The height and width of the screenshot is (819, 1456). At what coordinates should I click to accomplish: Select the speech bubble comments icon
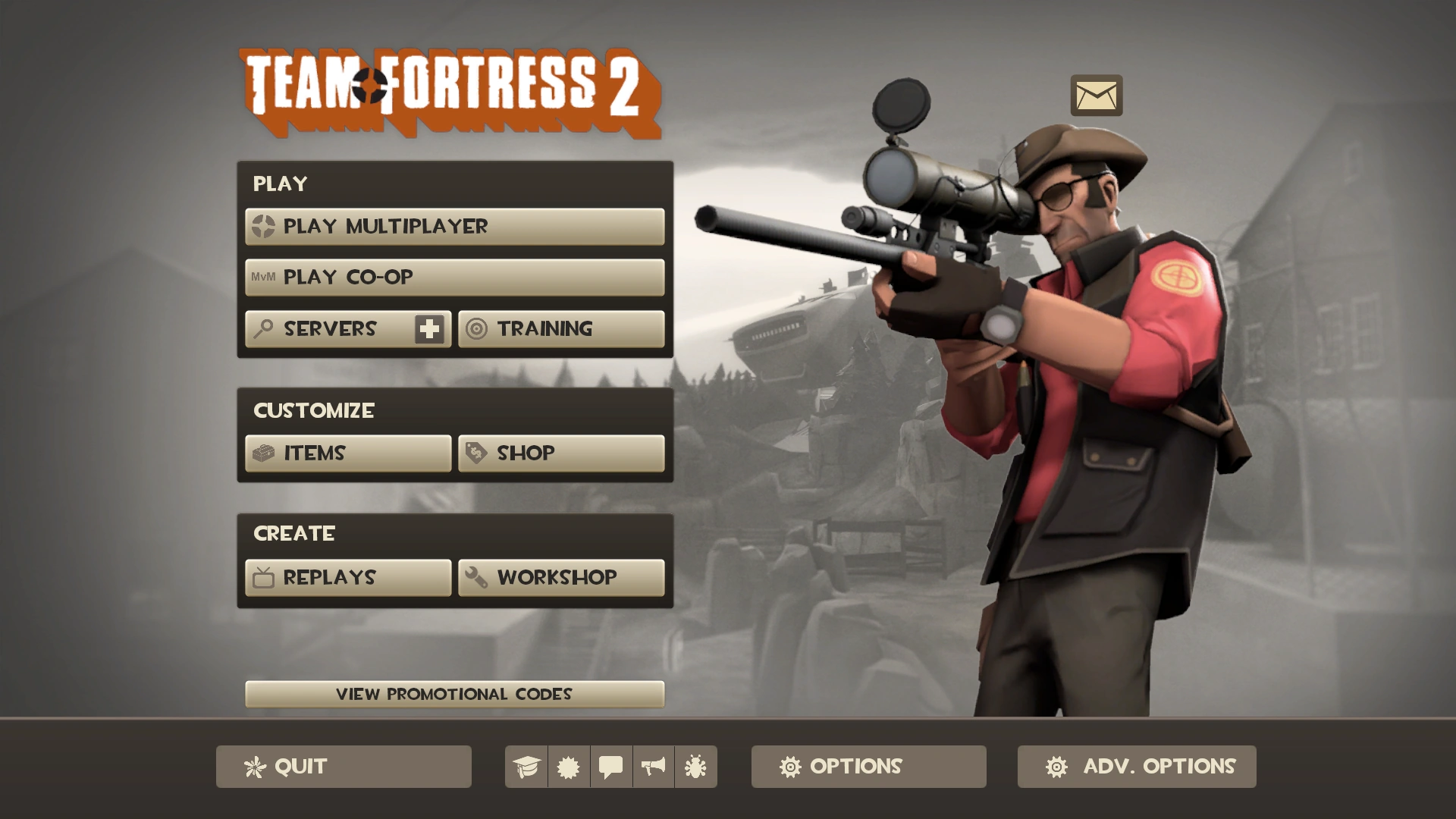[x=611, y=767]
